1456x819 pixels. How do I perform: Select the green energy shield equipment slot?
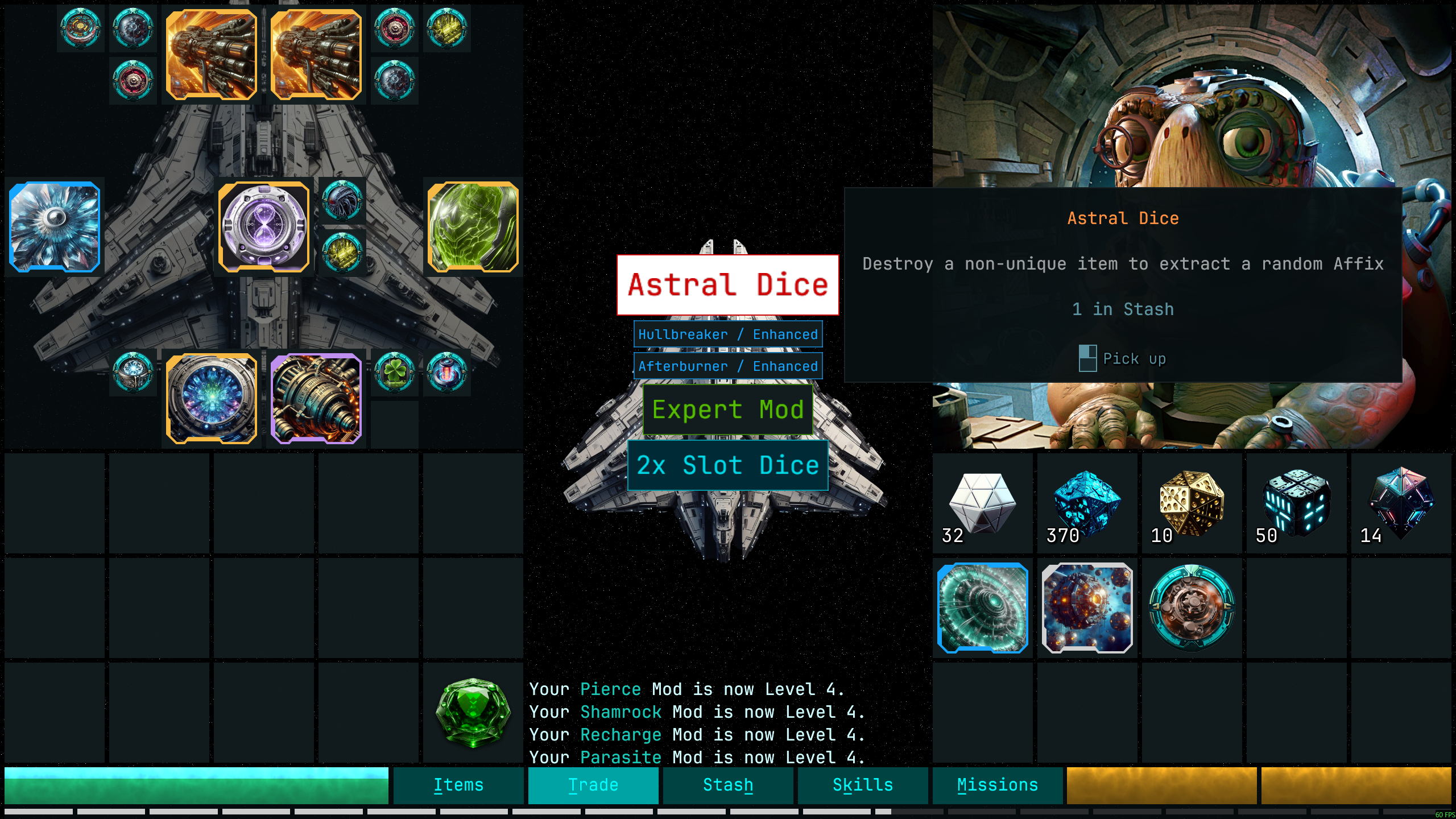[473, 227]
